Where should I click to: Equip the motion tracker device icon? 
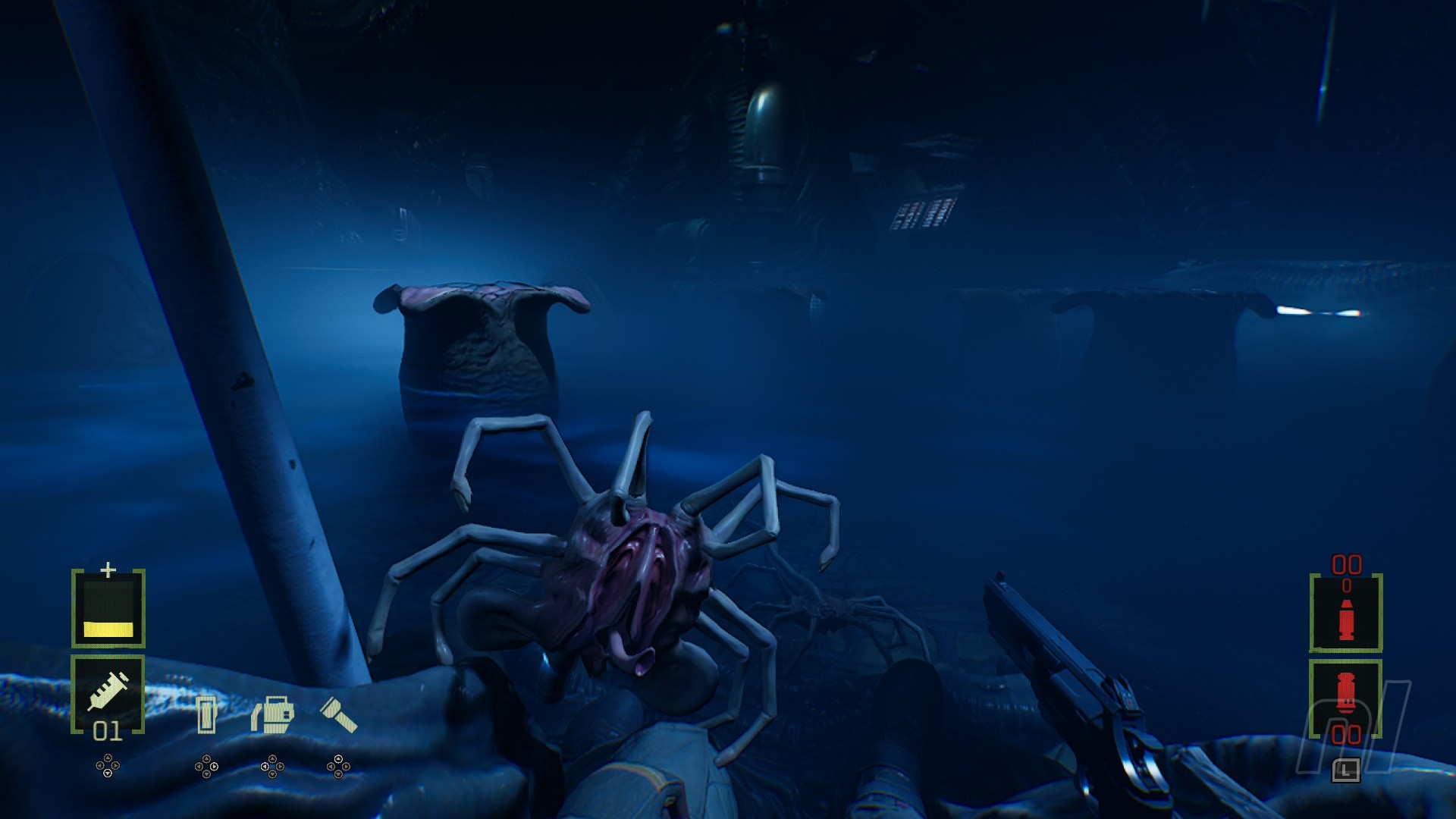272,714
